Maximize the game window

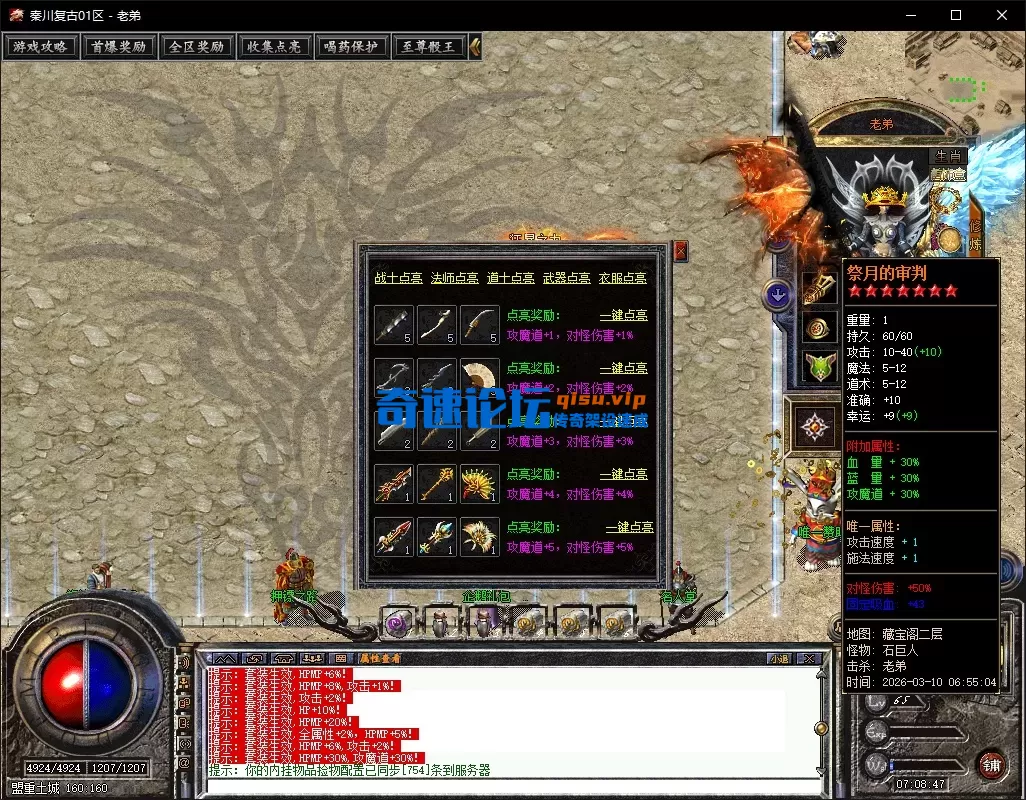pyautogui.click(x=955, y=15)
